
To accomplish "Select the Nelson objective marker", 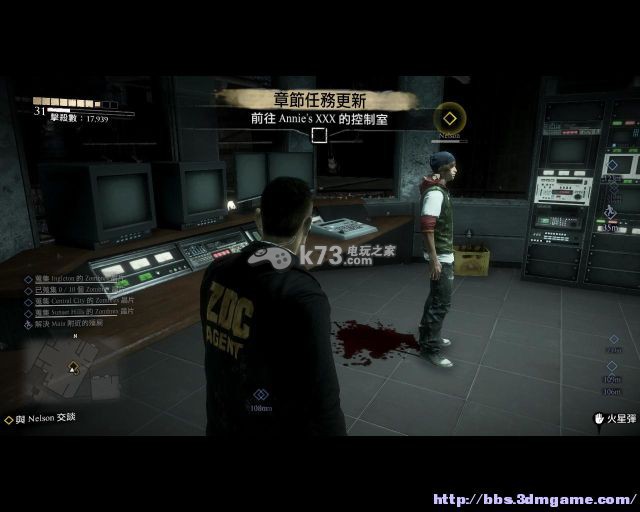I will point(451,118).
